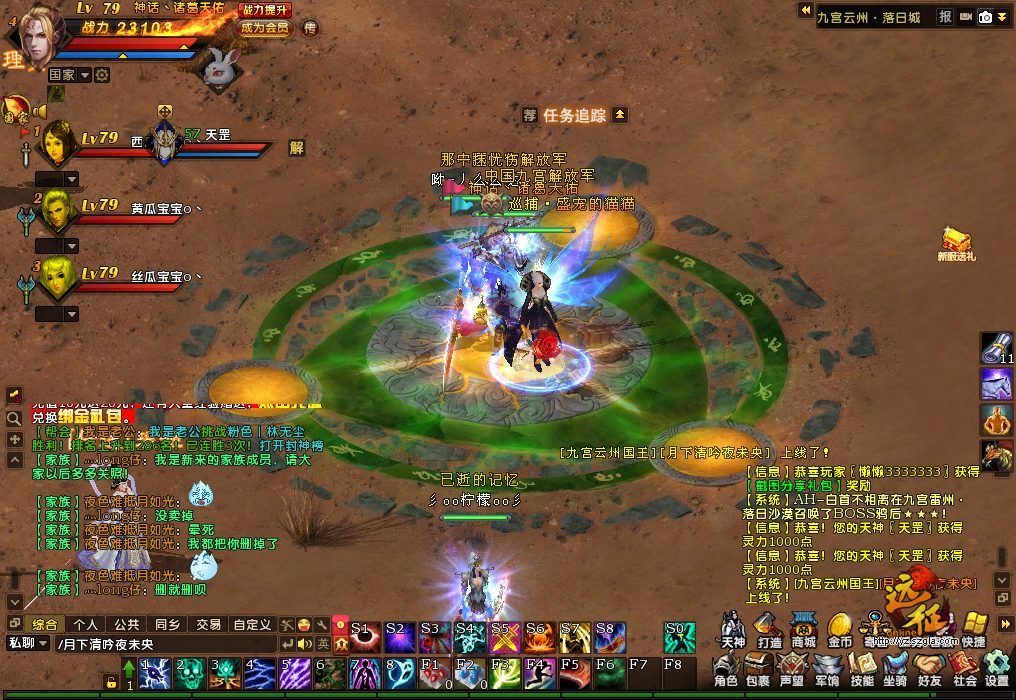Open the 天神 deity panel
The height and width of the screenshot is (700, 1016).
coord(733,629)
